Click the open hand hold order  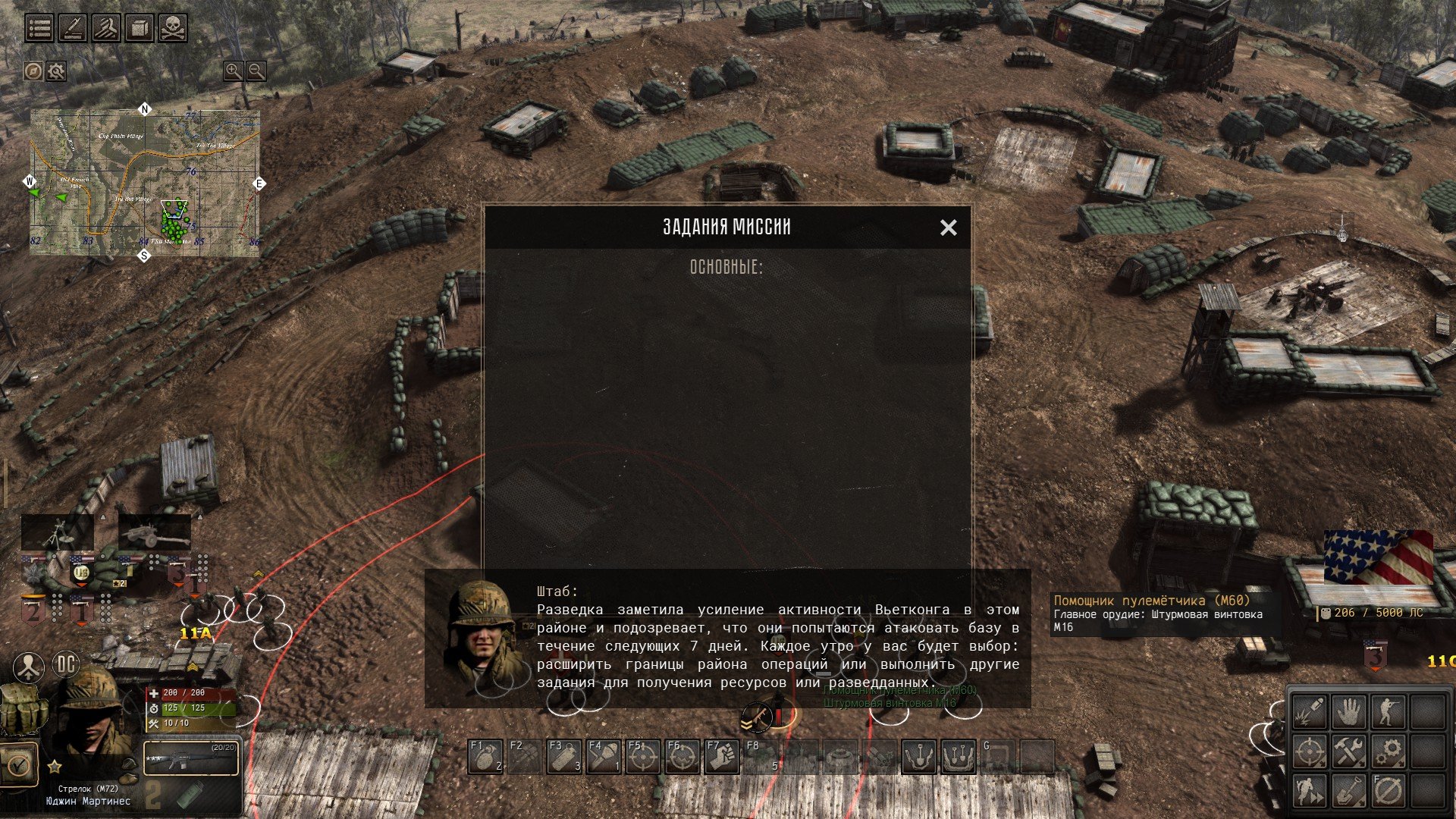[1349, 712]
